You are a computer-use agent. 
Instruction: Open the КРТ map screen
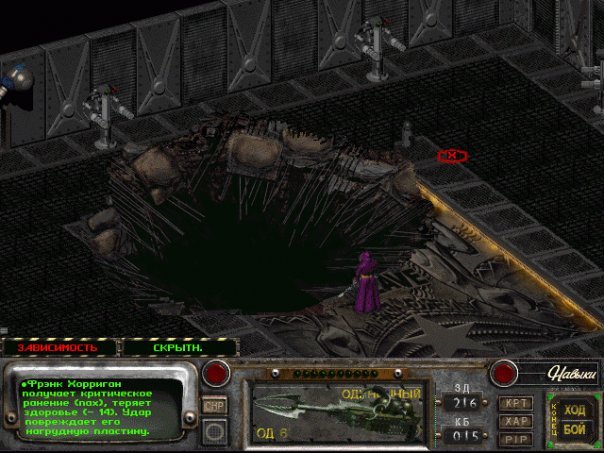click(x=515, y=402)
